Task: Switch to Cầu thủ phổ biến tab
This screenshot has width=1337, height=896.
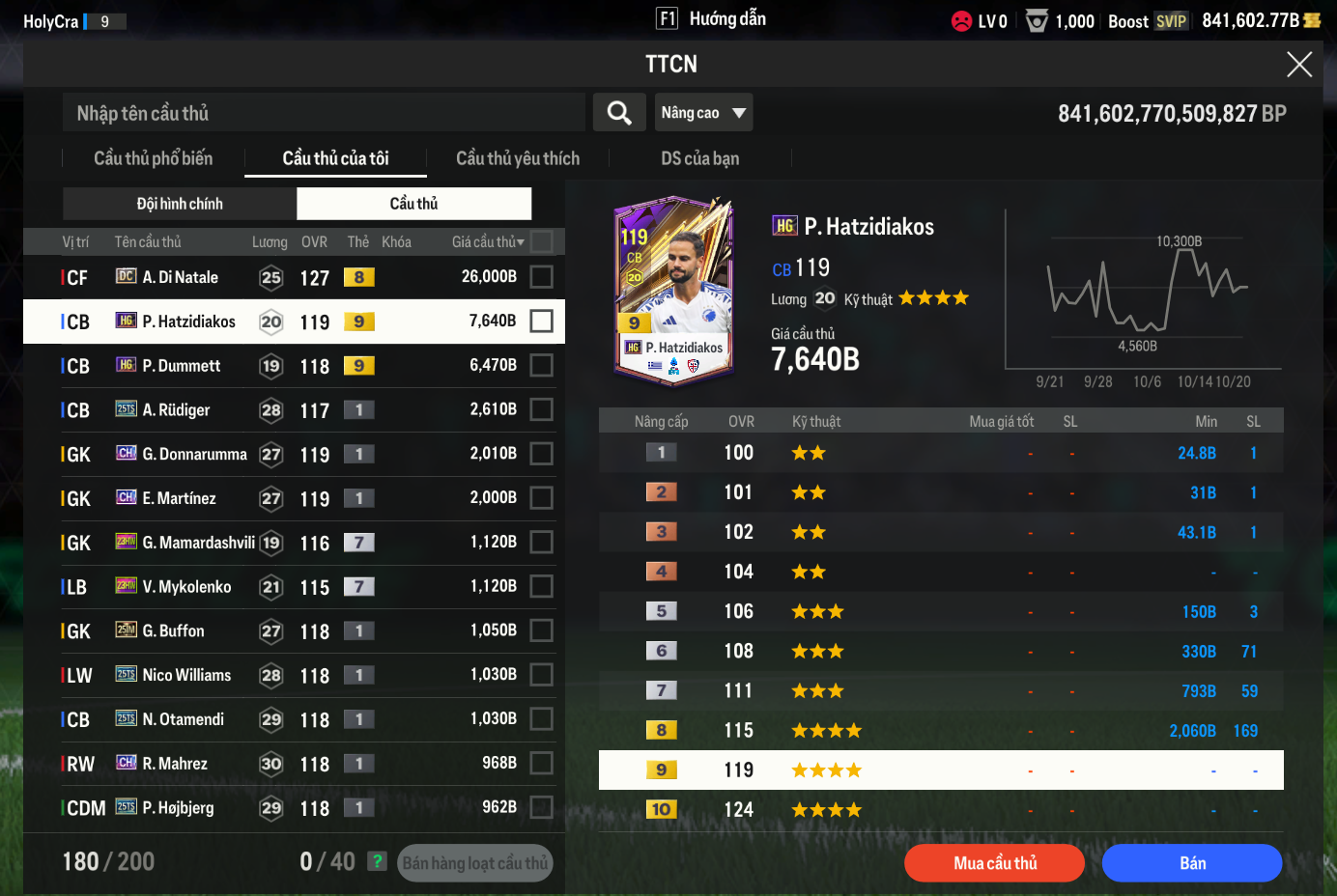Action: 153,158
